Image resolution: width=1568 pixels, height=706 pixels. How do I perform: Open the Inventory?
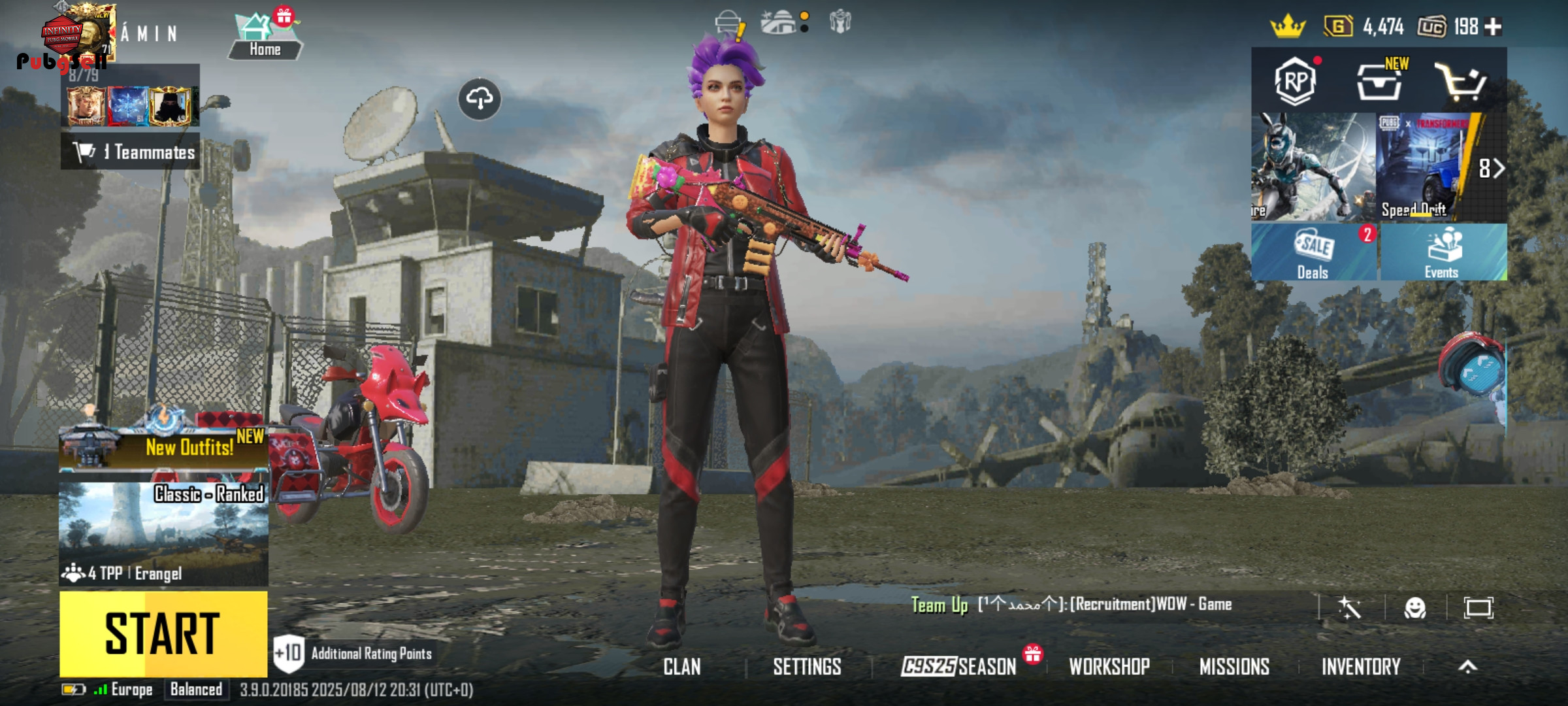[1361, 667]
